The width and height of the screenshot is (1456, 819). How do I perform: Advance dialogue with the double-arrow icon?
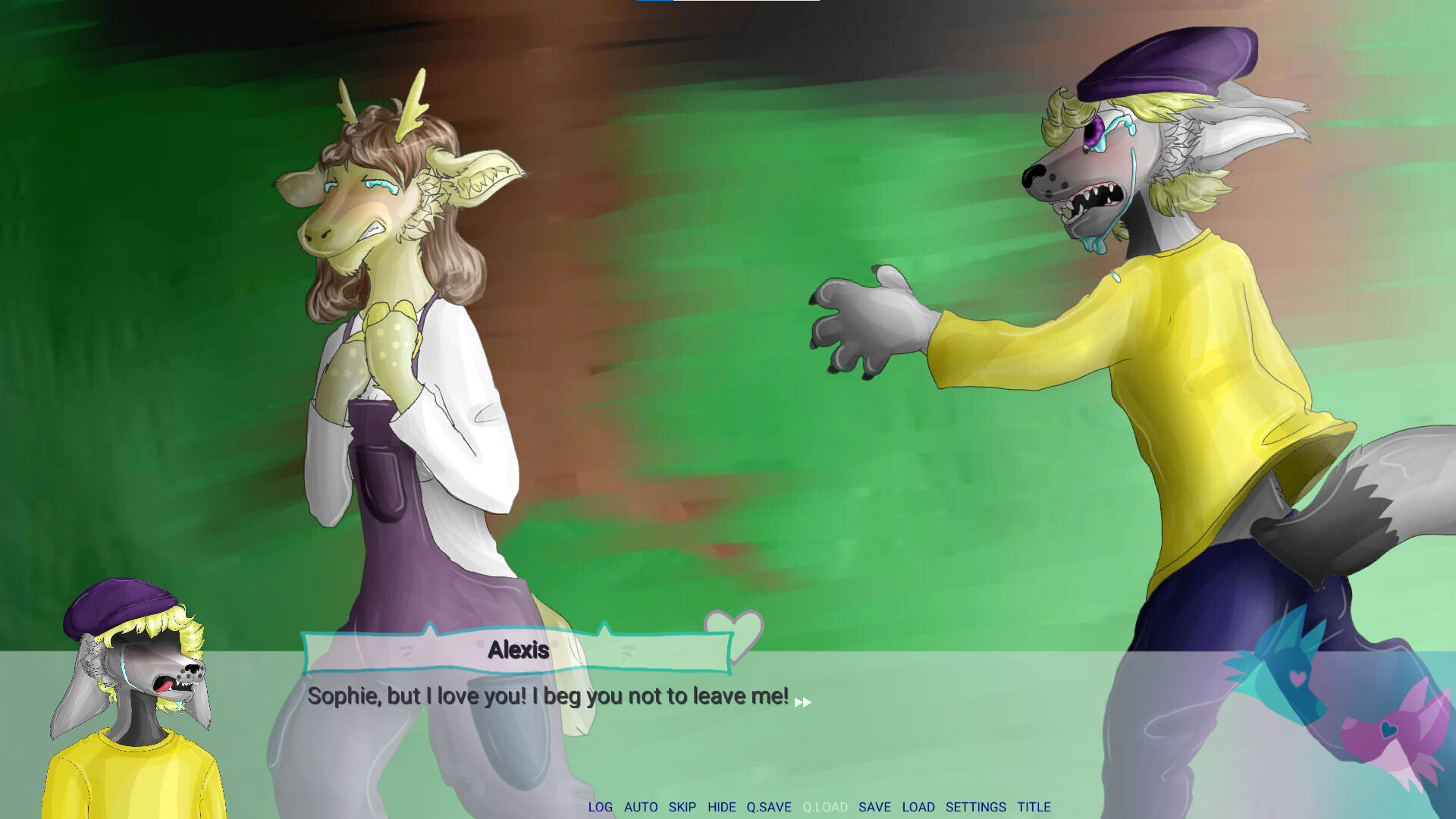tap(802, 702)
